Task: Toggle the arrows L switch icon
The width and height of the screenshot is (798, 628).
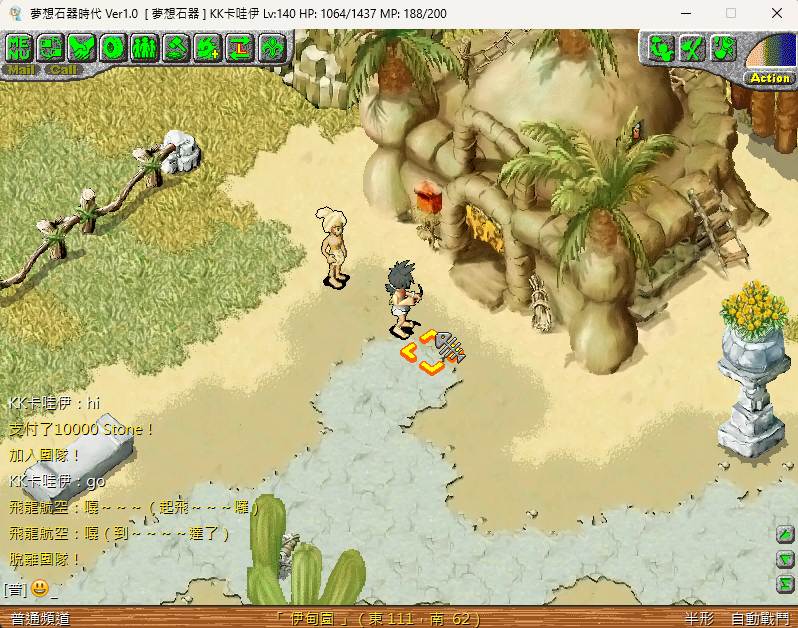Action: tap(240, 46)
